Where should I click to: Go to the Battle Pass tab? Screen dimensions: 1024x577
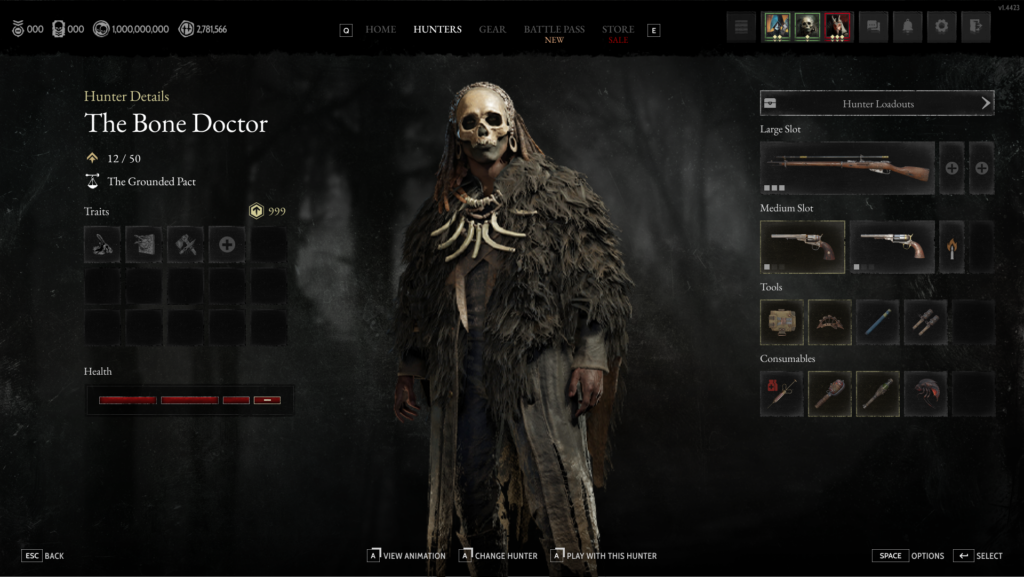pos(554,30)
